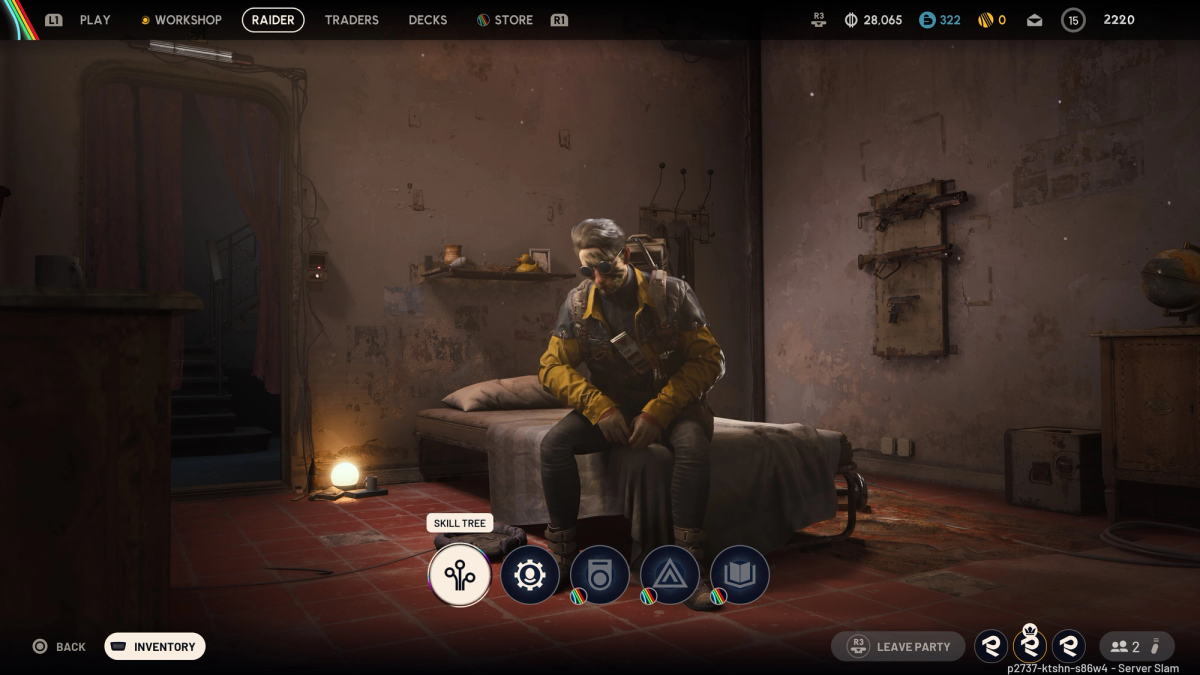Go to the Traders tab

[351, 20]
